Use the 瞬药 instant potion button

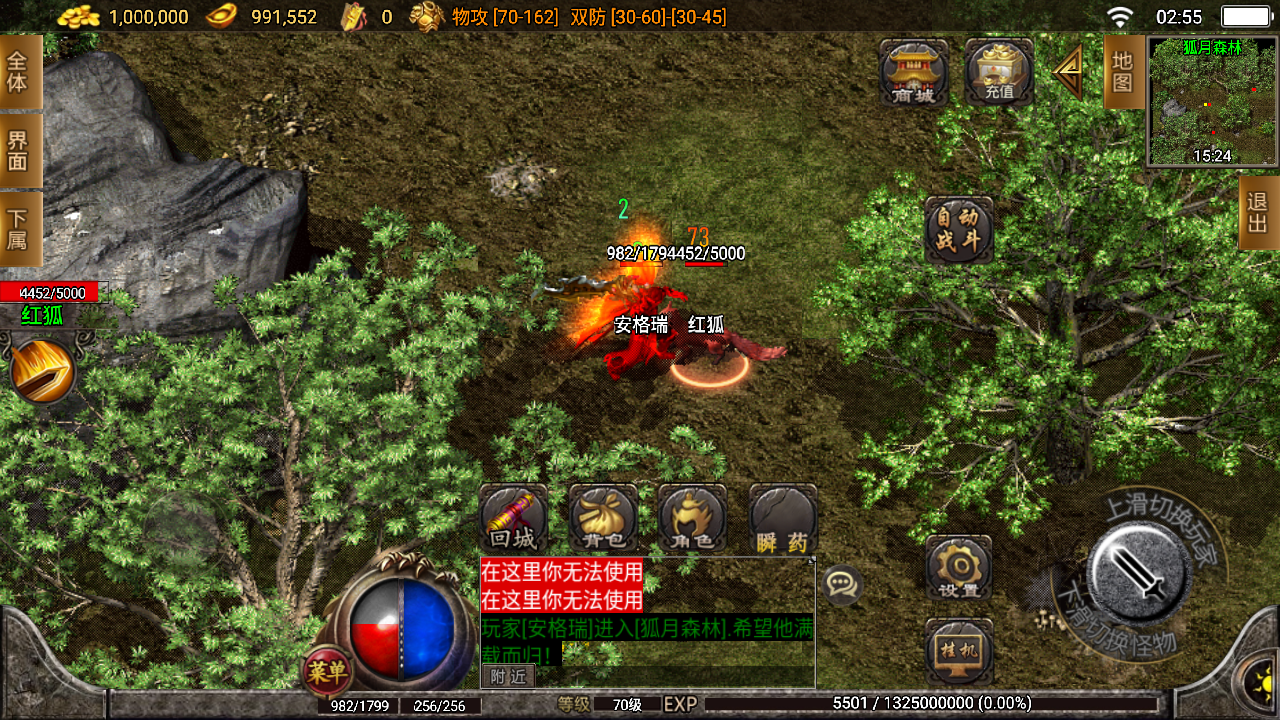point(782,519)
